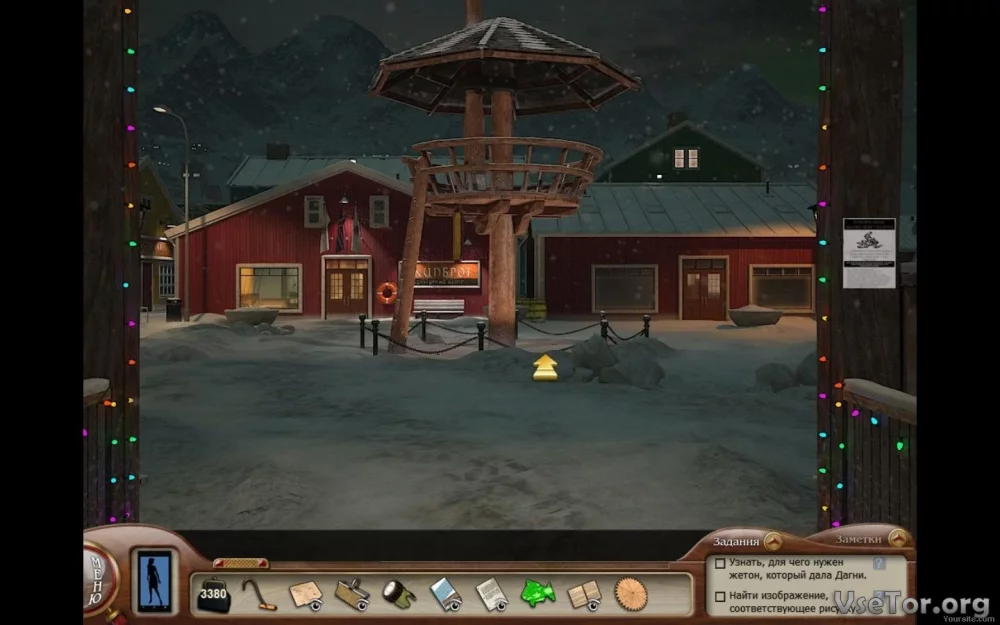This screenshot has height=625, width=1000.
Task: Pick the flashlight from the inventory
Action: pyautogui.click(x=399, y=594)
